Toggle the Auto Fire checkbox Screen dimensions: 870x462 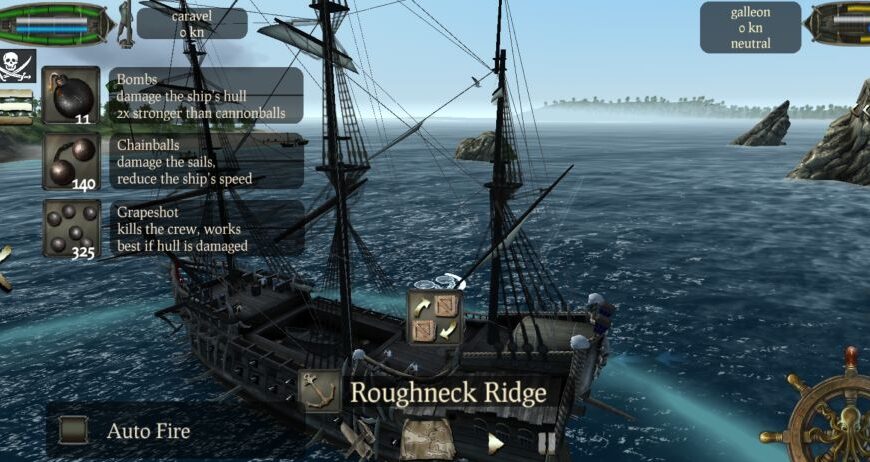[74, 431]
